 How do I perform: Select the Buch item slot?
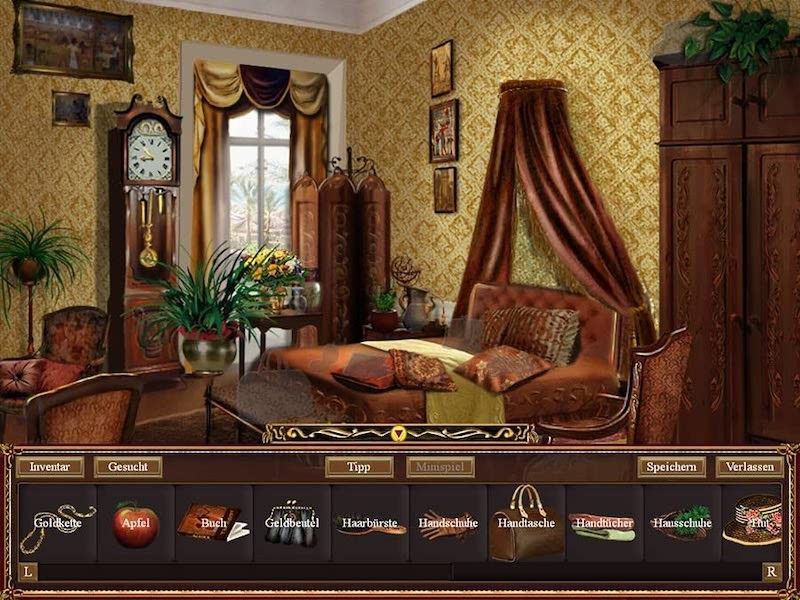coord(213,523)
